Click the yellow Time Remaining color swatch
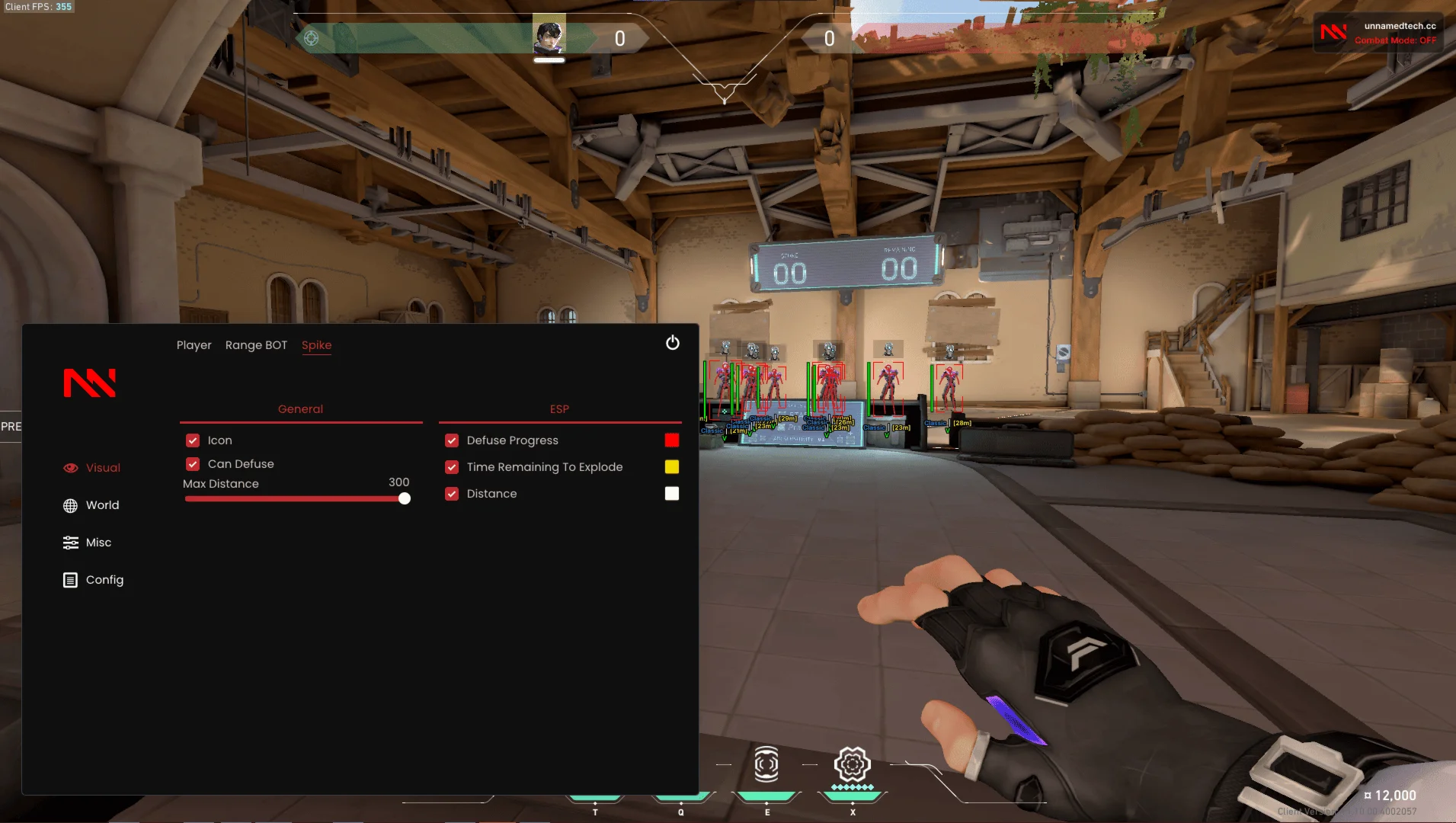 point(670,466)
